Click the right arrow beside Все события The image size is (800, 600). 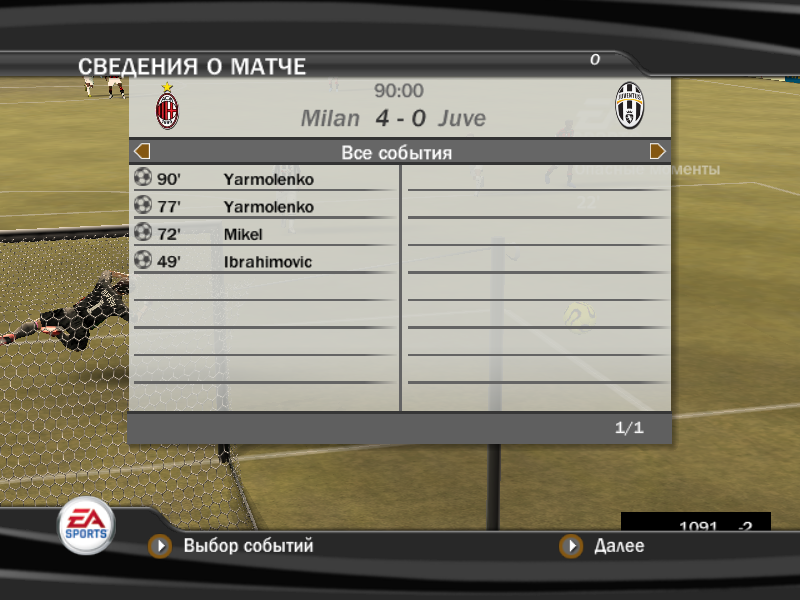(x=657, y=152)
